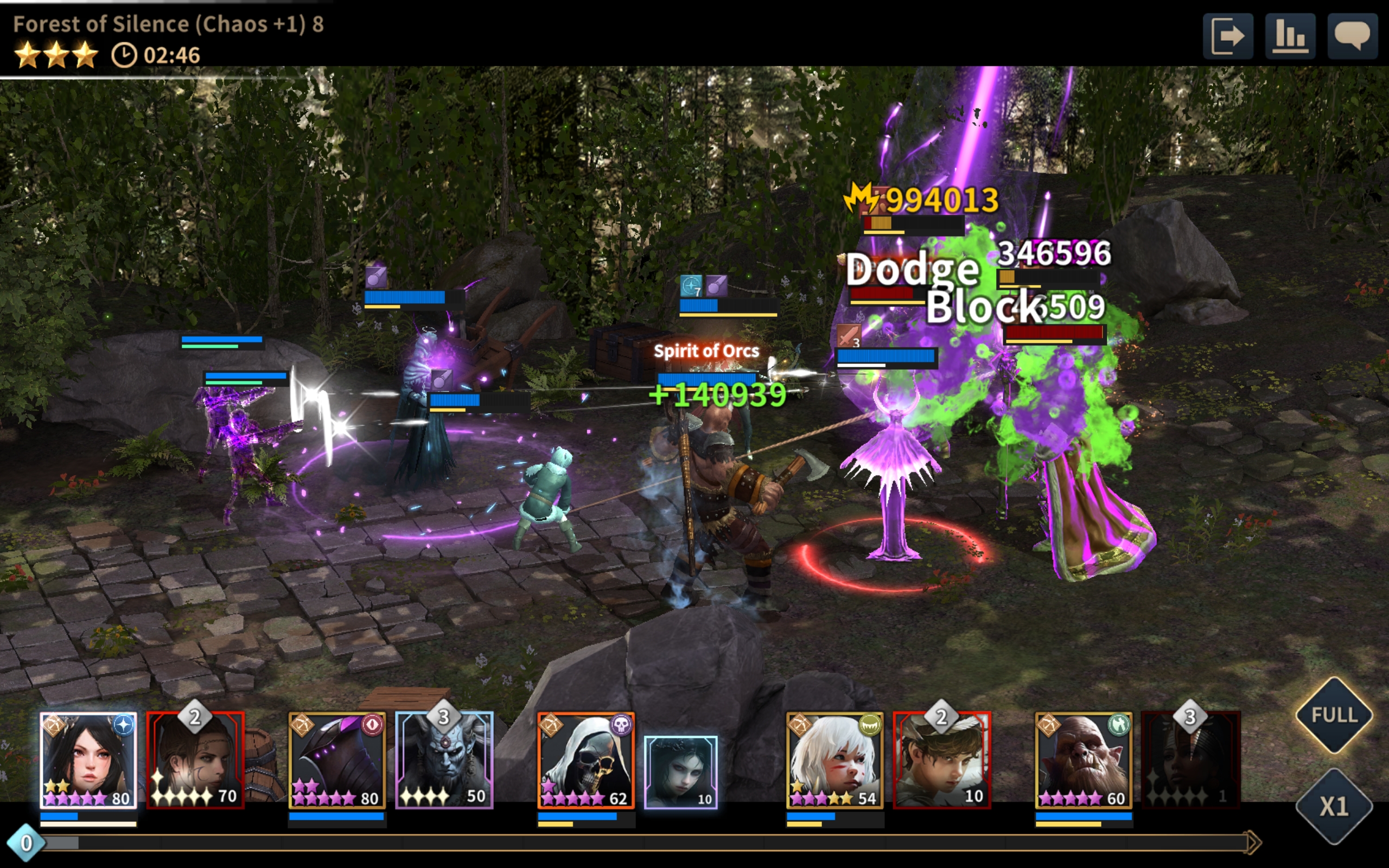
Task: Select the tattooed brunette hero, level 70
Action: point(195,760)
